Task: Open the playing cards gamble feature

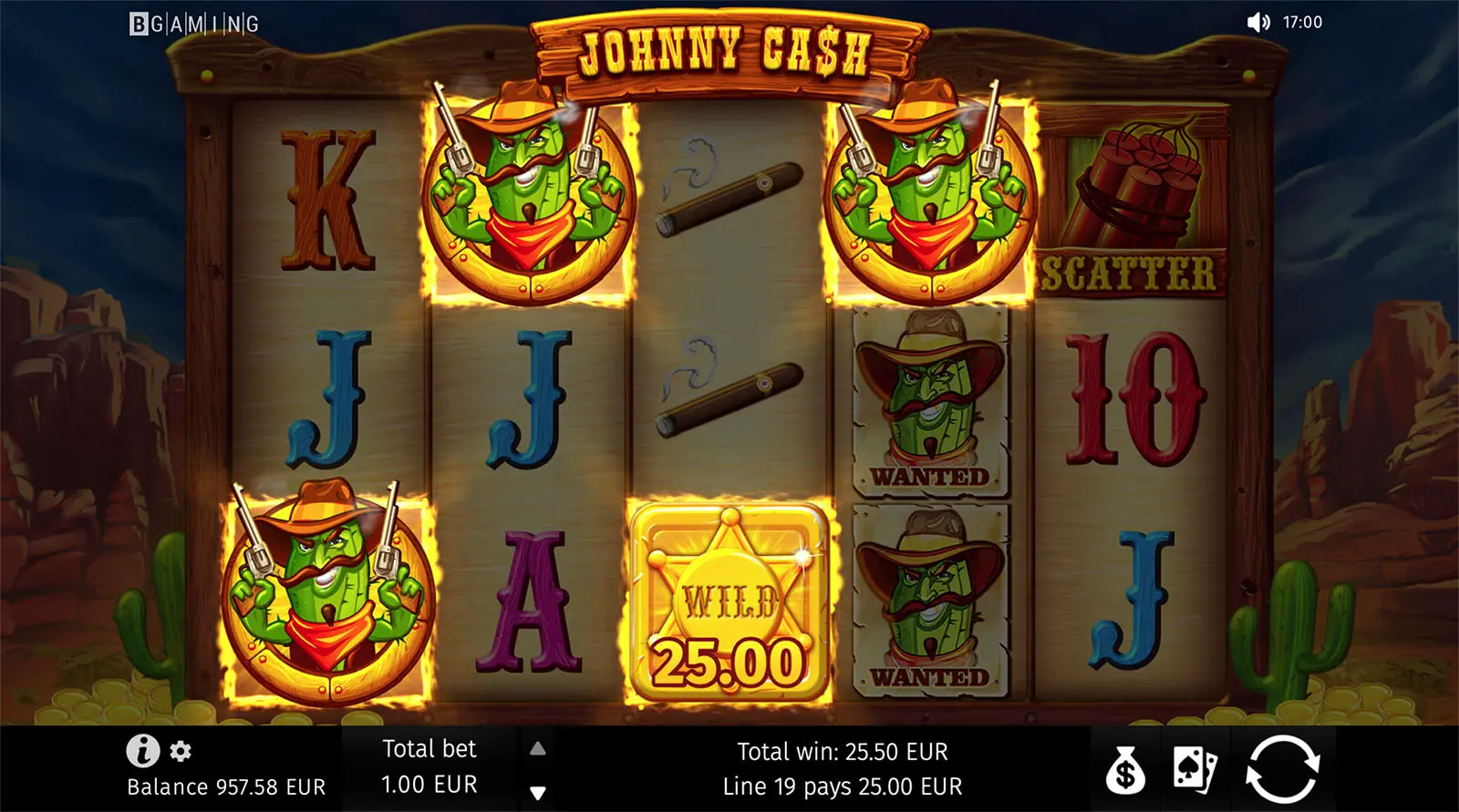Action: (1195, 770)
